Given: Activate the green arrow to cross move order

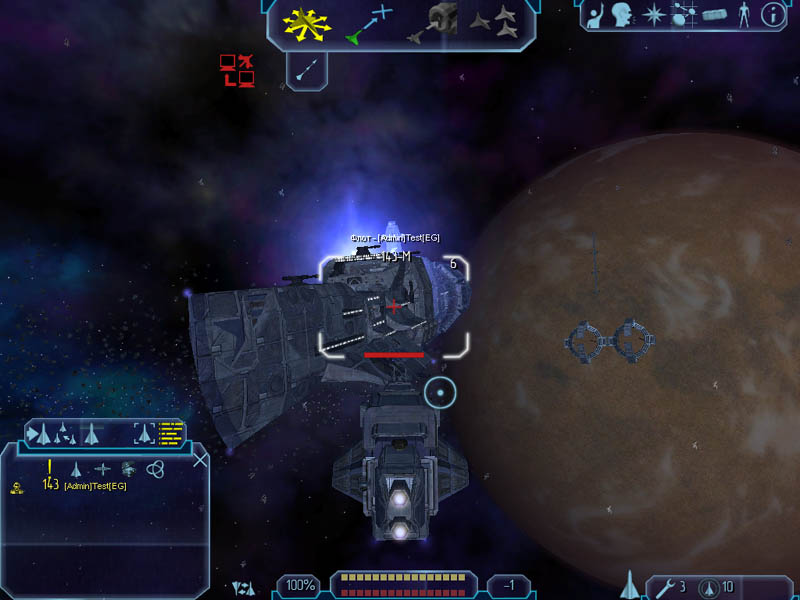Looking at the screenshot, I should [x=370, y=25].
